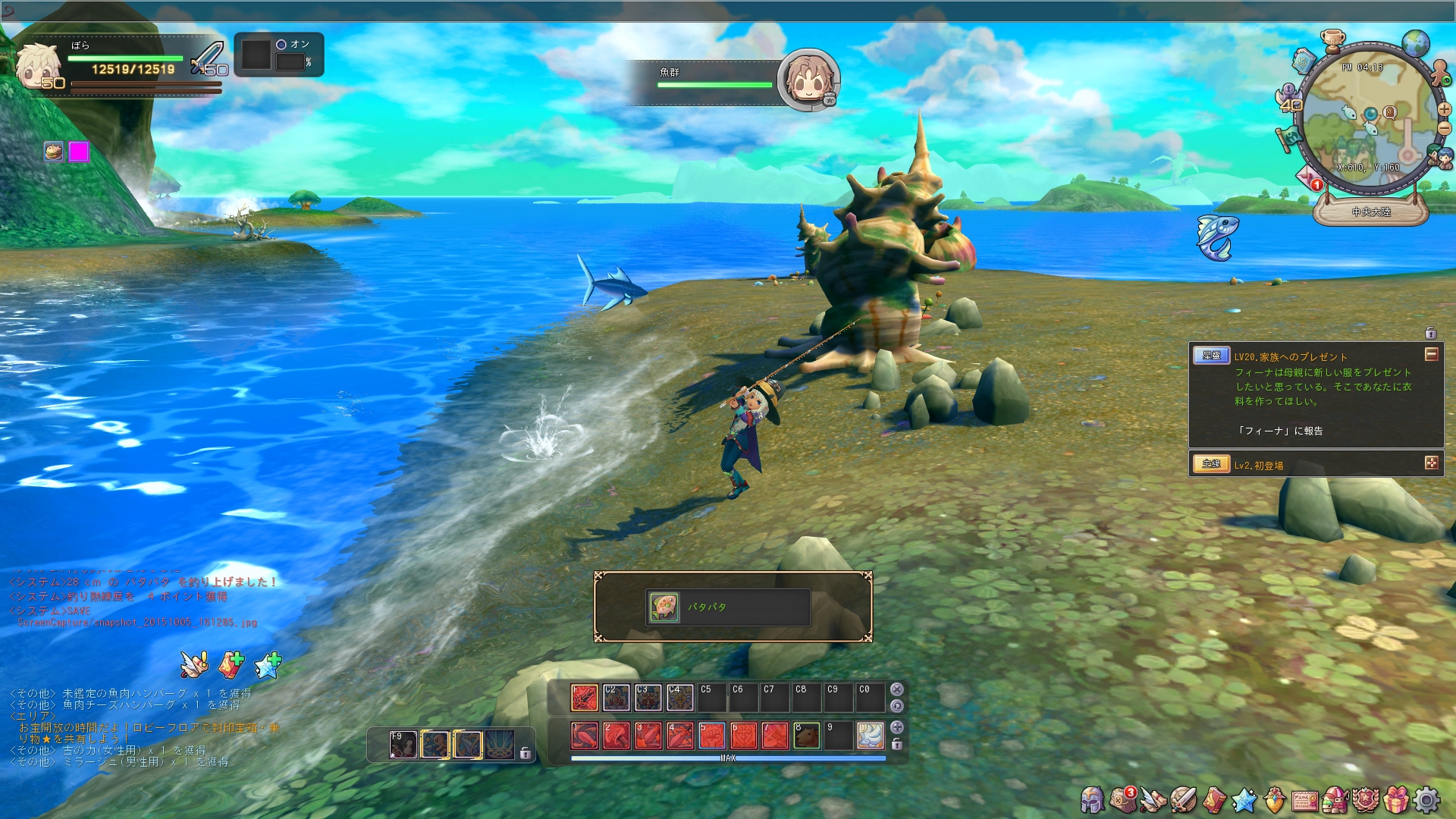Image resolution: width=1456 pixels, height=819 pixels.
Task: Open the backpack with red 3 badge
Action: (1122, 799)
